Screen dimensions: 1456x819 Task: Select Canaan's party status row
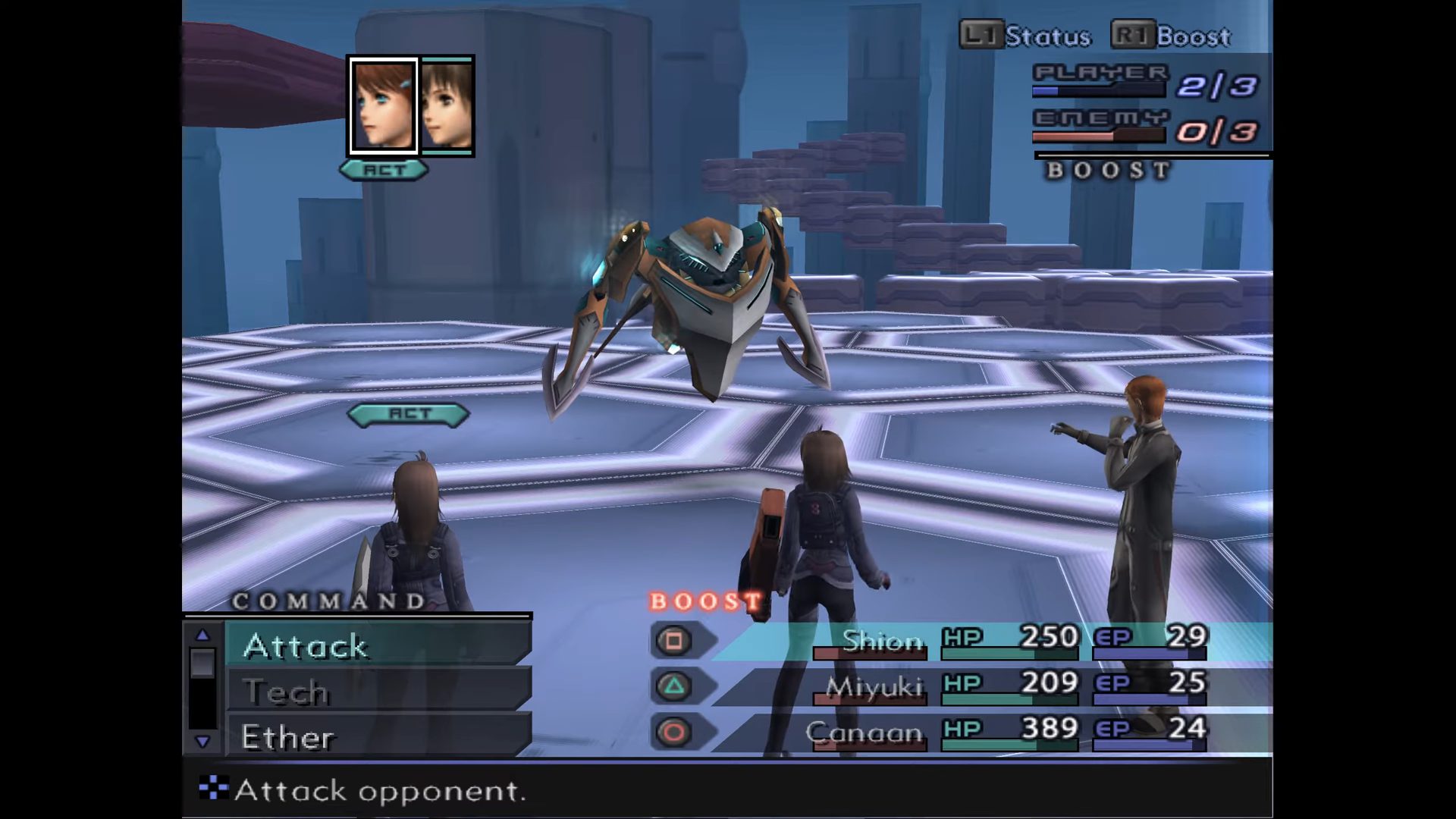pos(986,733)
